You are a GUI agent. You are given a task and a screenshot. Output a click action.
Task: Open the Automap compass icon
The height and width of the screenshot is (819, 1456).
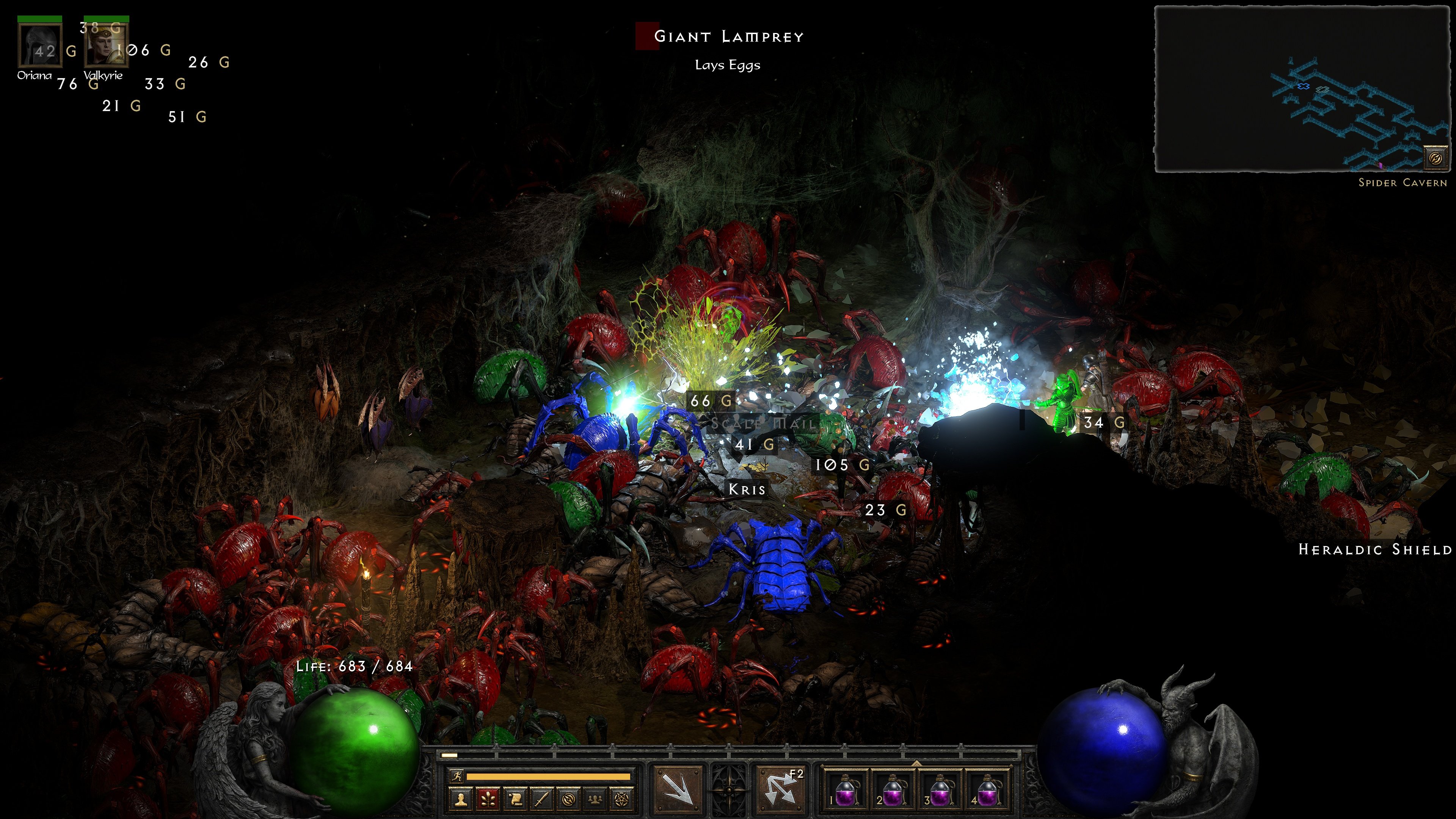[x=570, y=800]
